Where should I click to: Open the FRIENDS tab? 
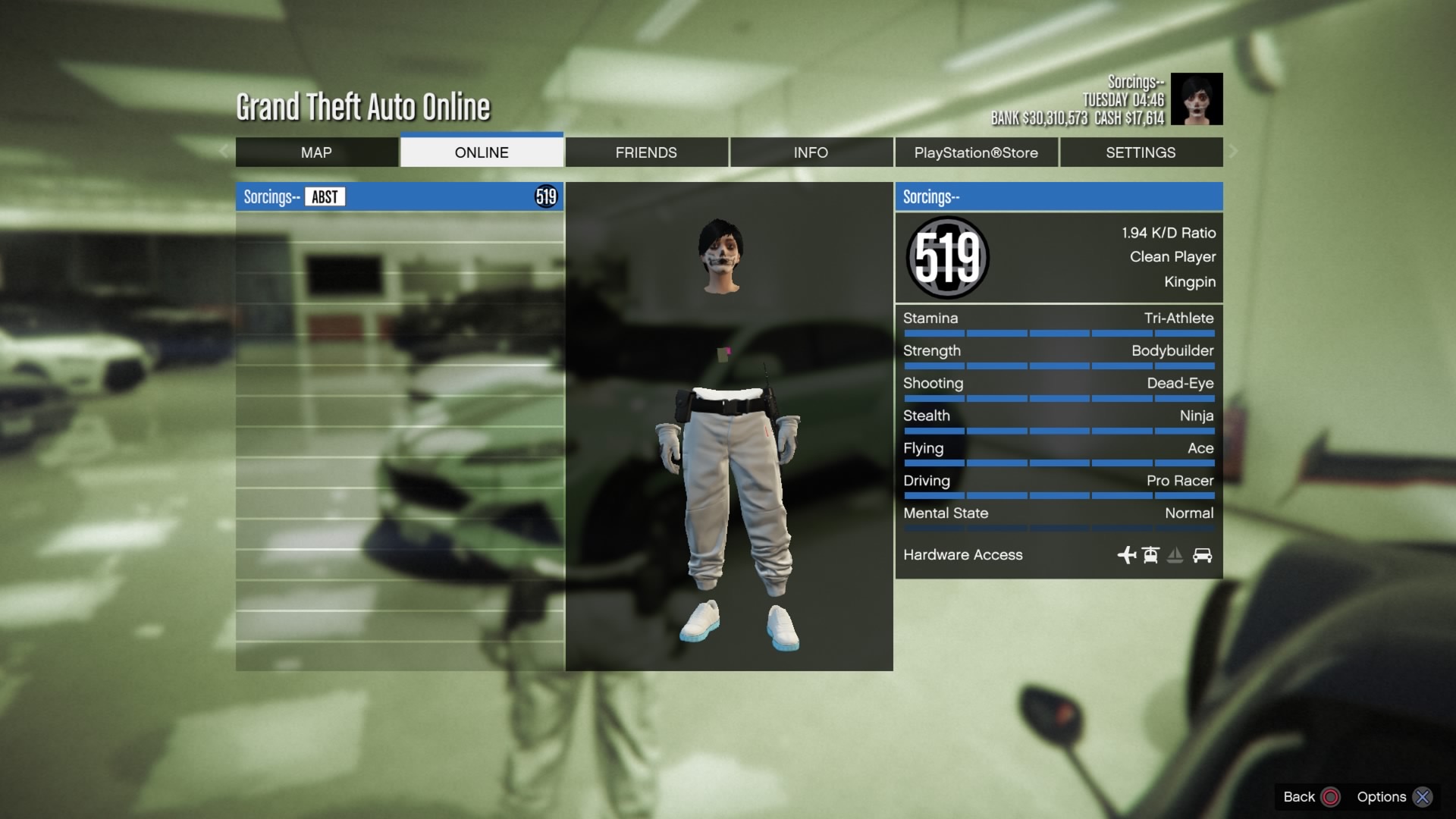point(646,152)
